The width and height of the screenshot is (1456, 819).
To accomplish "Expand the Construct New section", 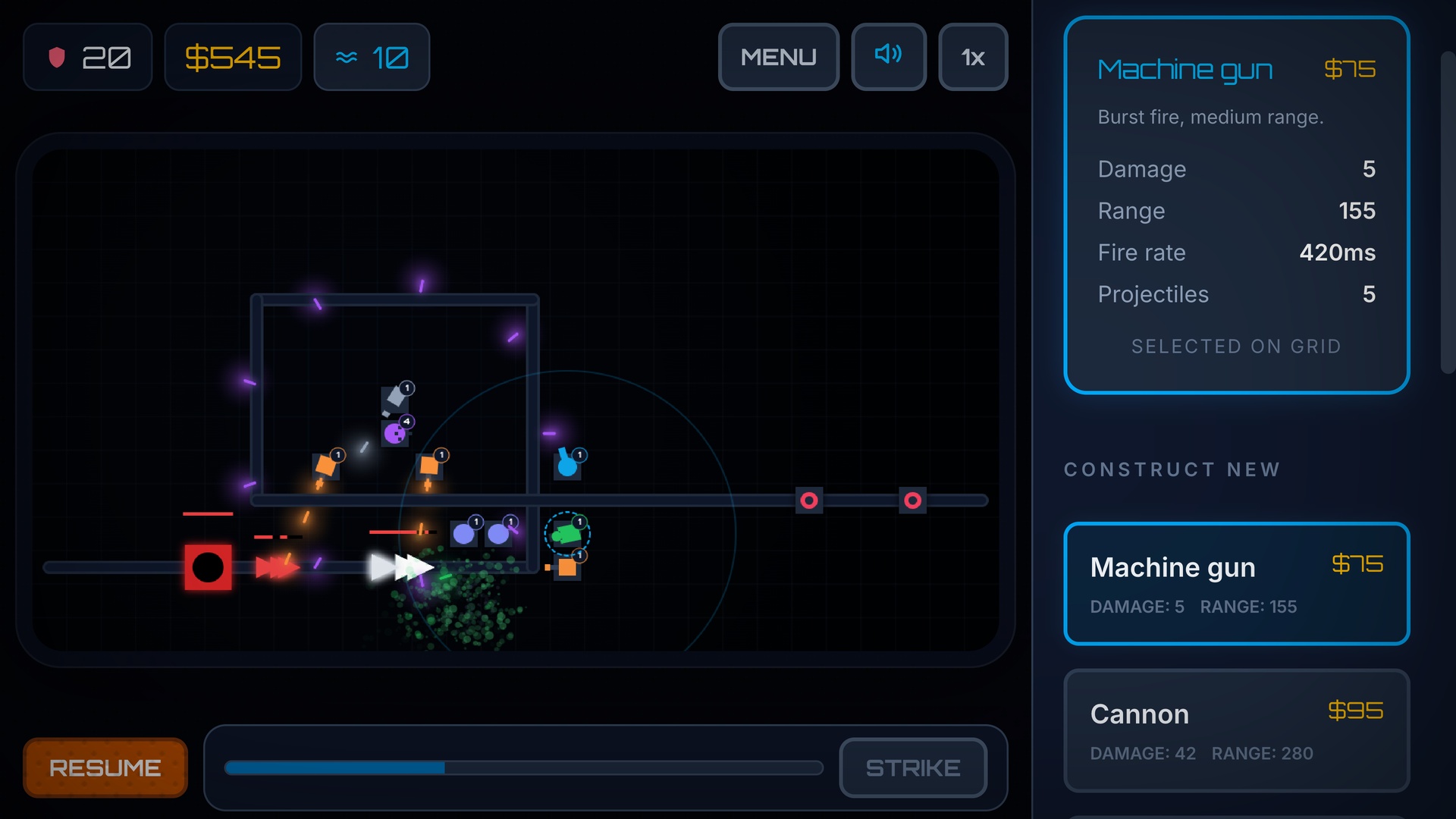I will (1172, 469).
